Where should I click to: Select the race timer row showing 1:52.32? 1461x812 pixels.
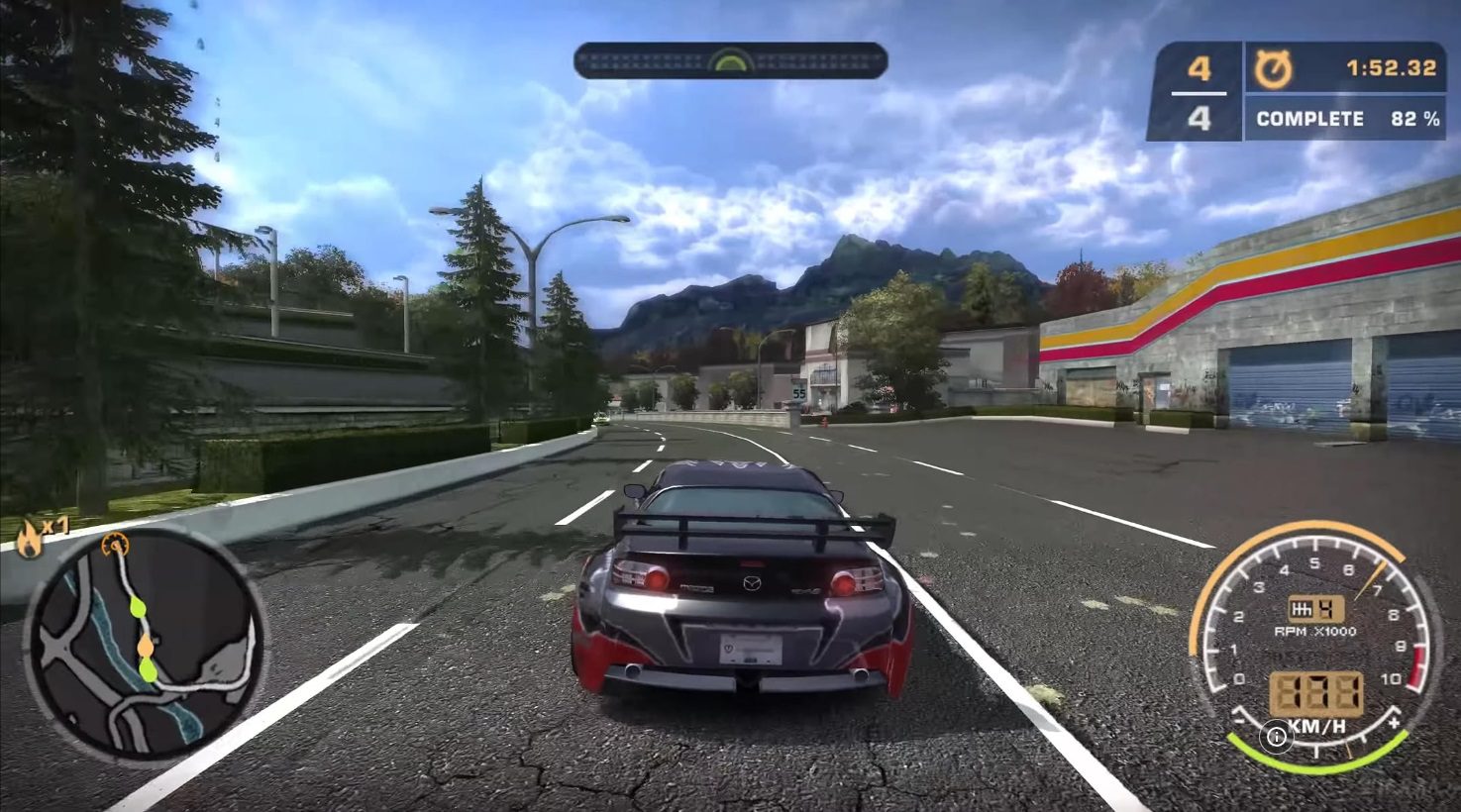point(1344,69)
